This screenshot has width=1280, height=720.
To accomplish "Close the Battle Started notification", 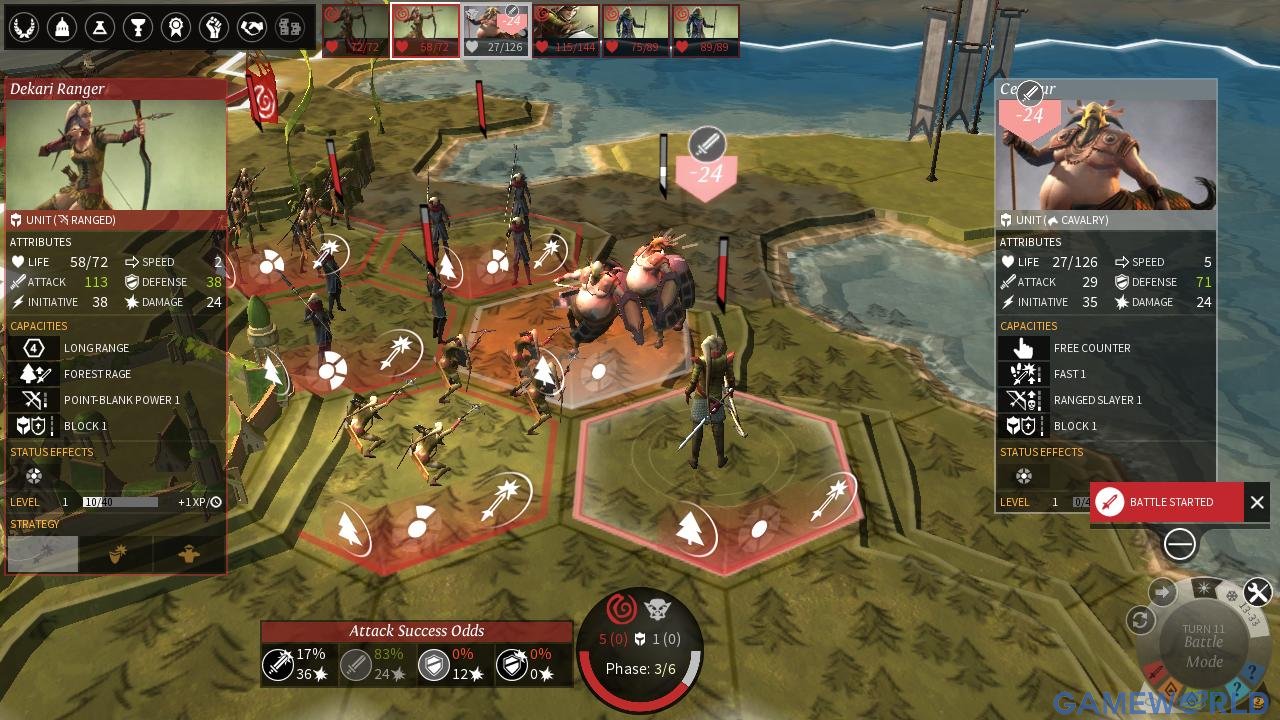I will [x=1257, y=503].
